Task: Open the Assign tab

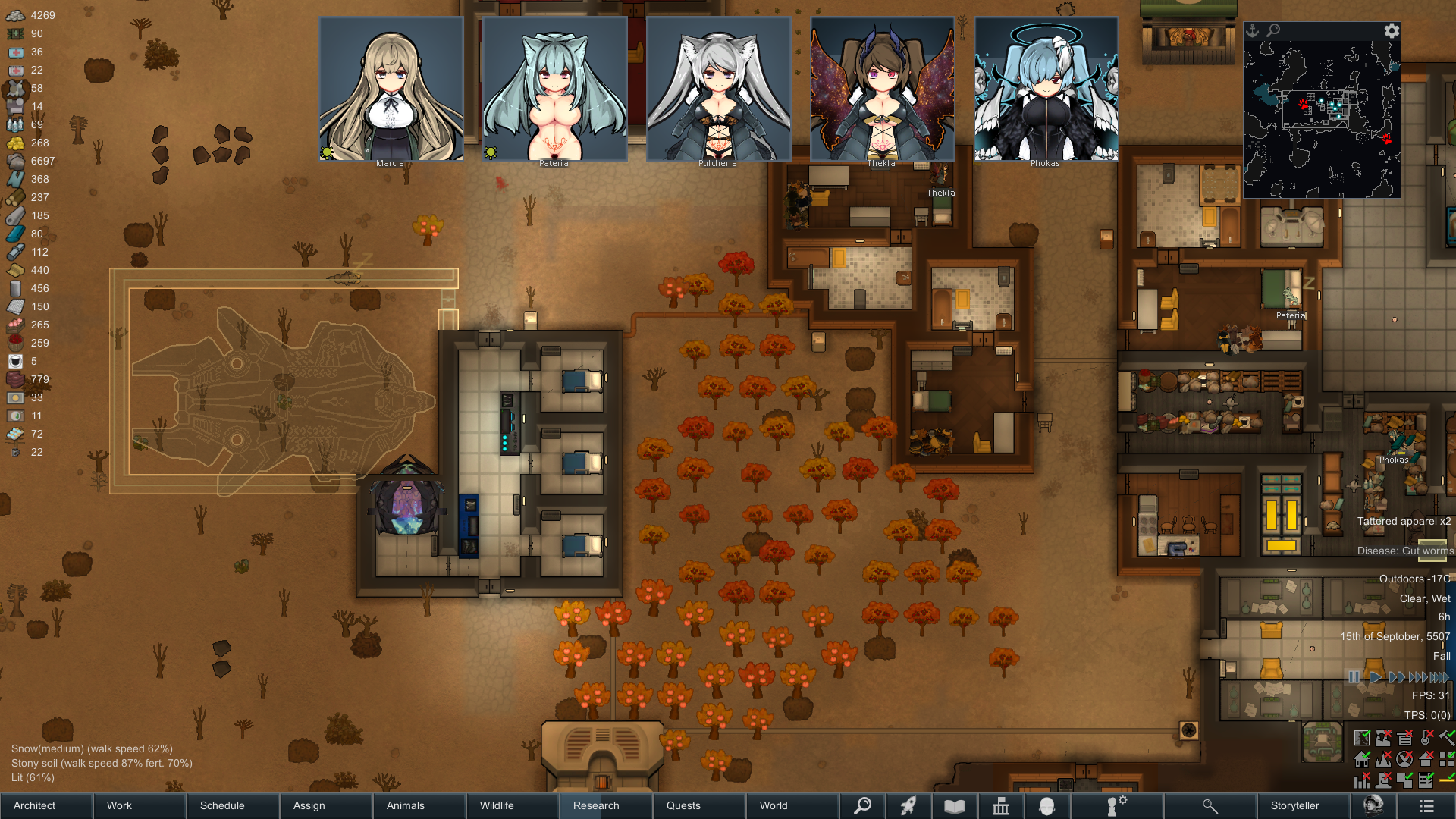Action: click(x=309, y=805)
